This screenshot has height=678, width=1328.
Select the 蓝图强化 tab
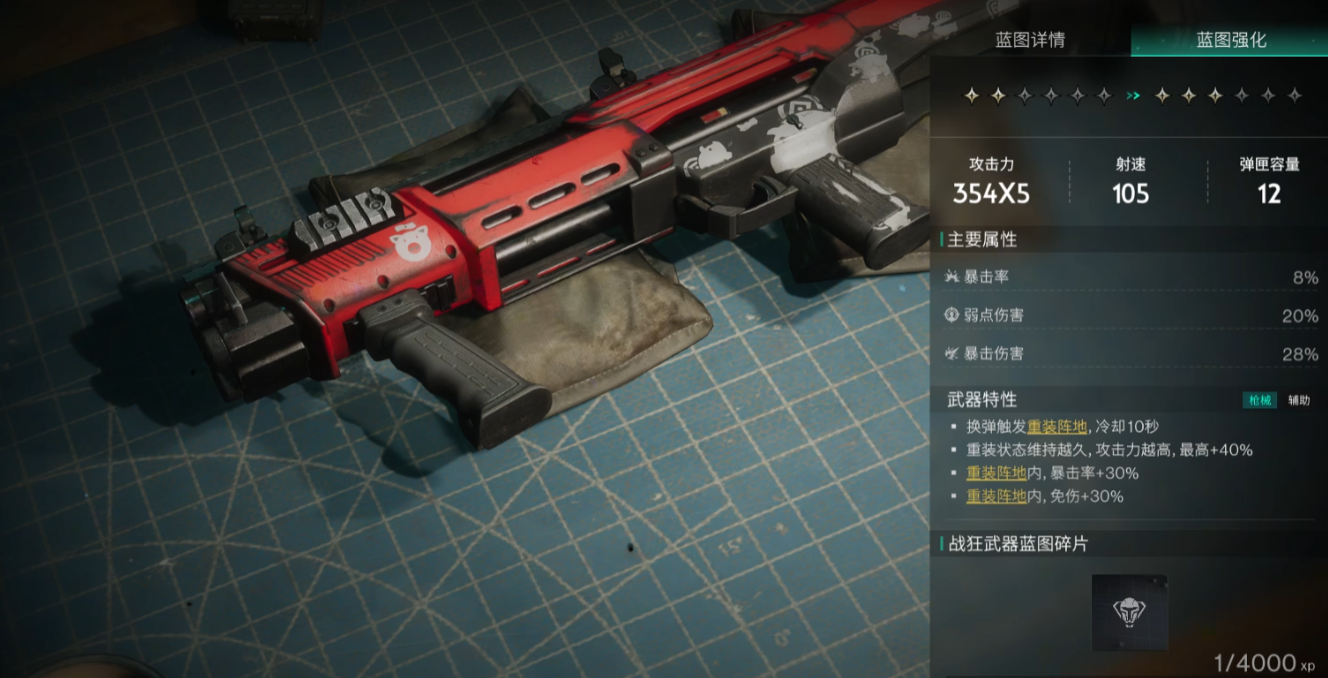click(x=1231, y=40)
